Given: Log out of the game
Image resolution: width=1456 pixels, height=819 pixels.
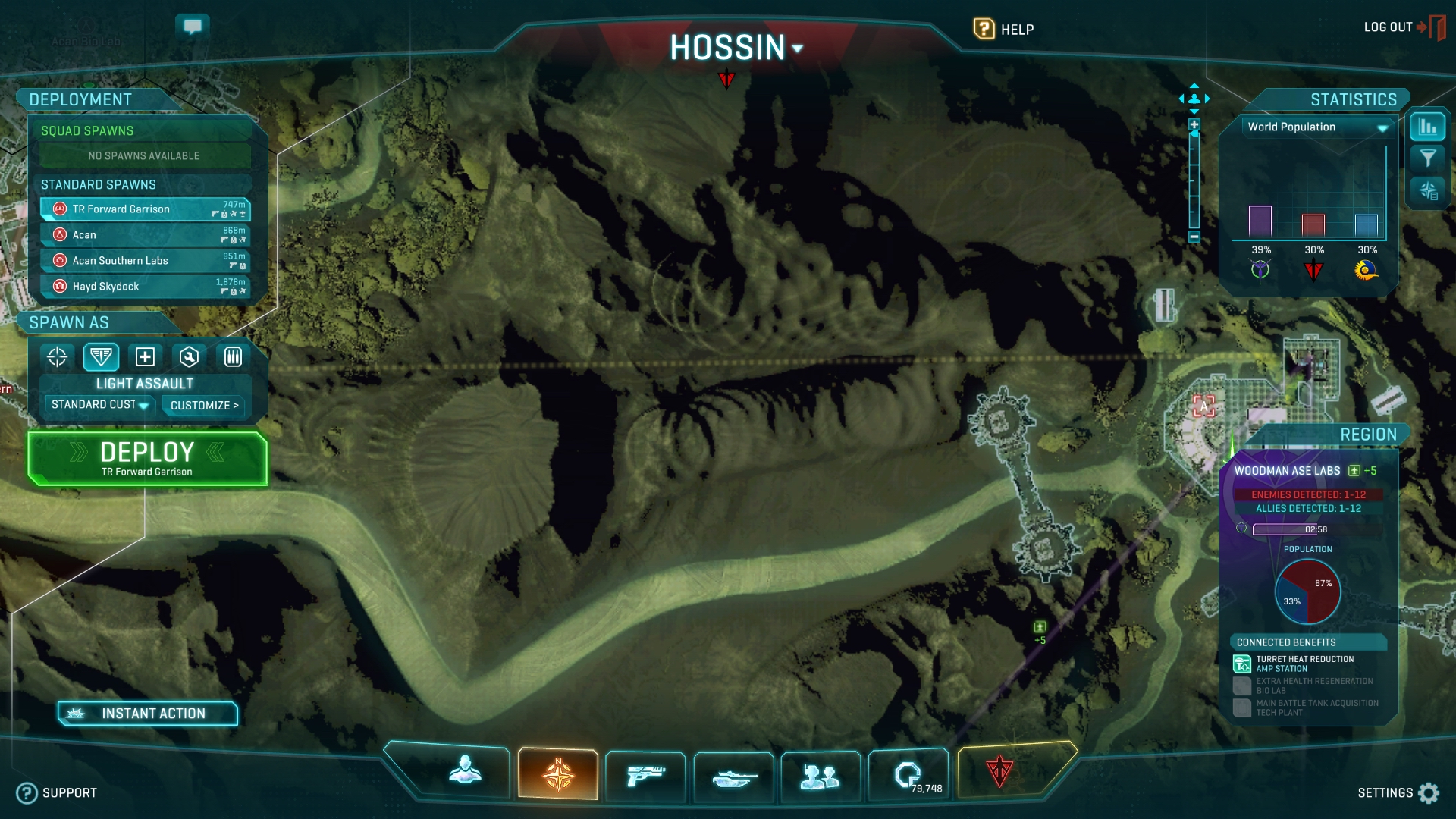Looking at the screenshot, I should point(1403,27).
